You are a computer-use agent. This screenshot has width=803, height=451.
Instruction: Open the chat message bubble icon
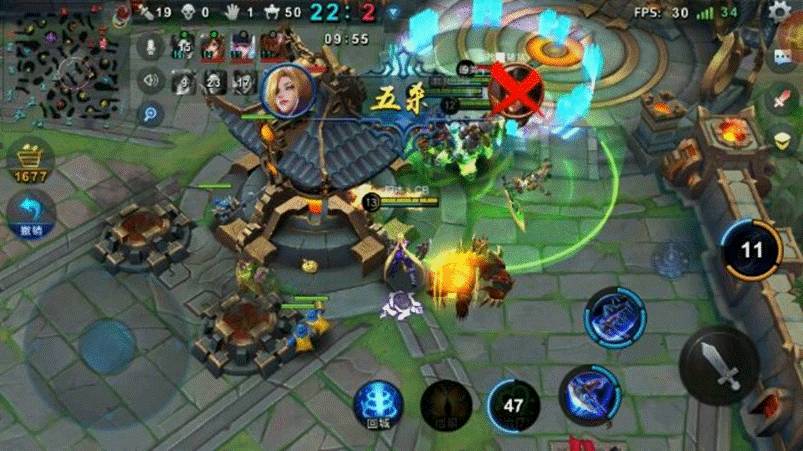(x=785, y=58)
